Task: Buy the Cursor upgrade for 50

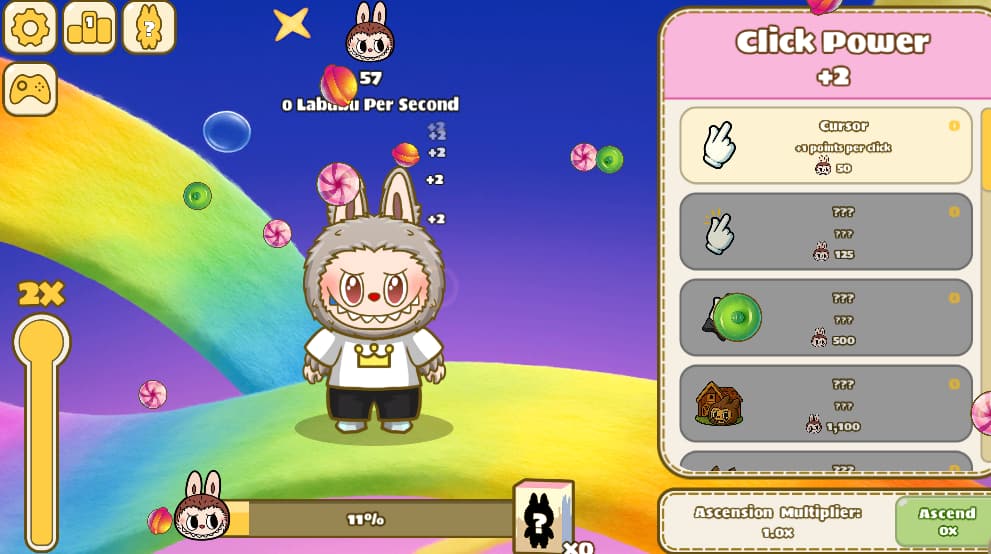Action: coord(825,146)
